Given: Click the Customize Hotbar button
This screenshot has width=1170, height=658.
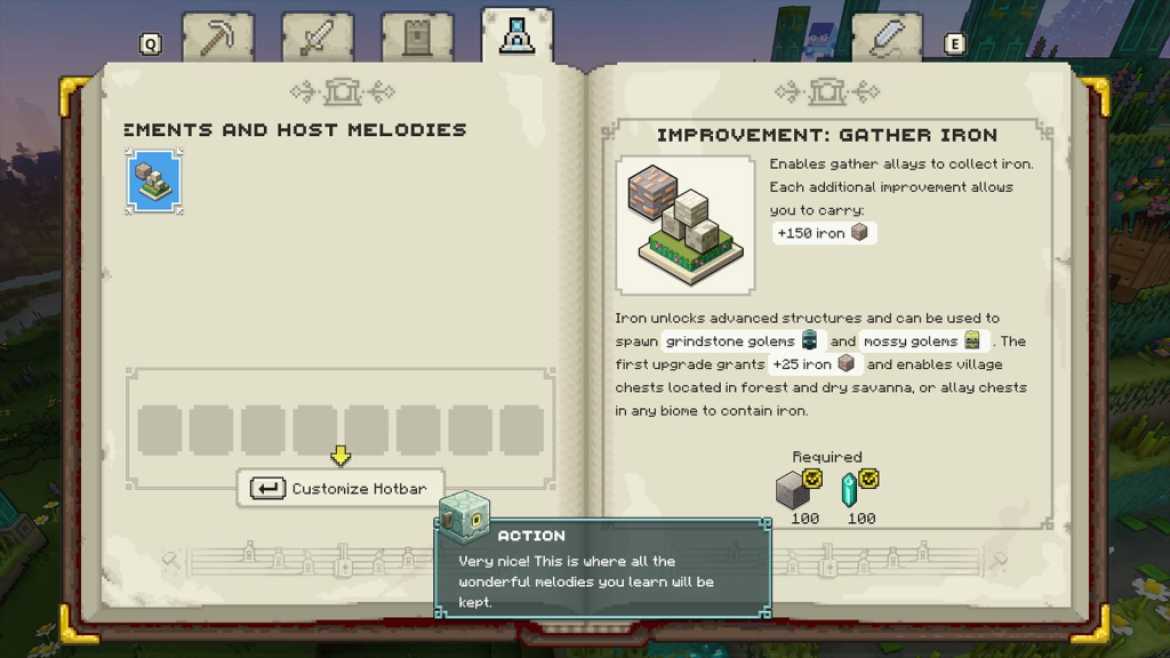Looking at the screenshot, I should click(x=341, y=489).
